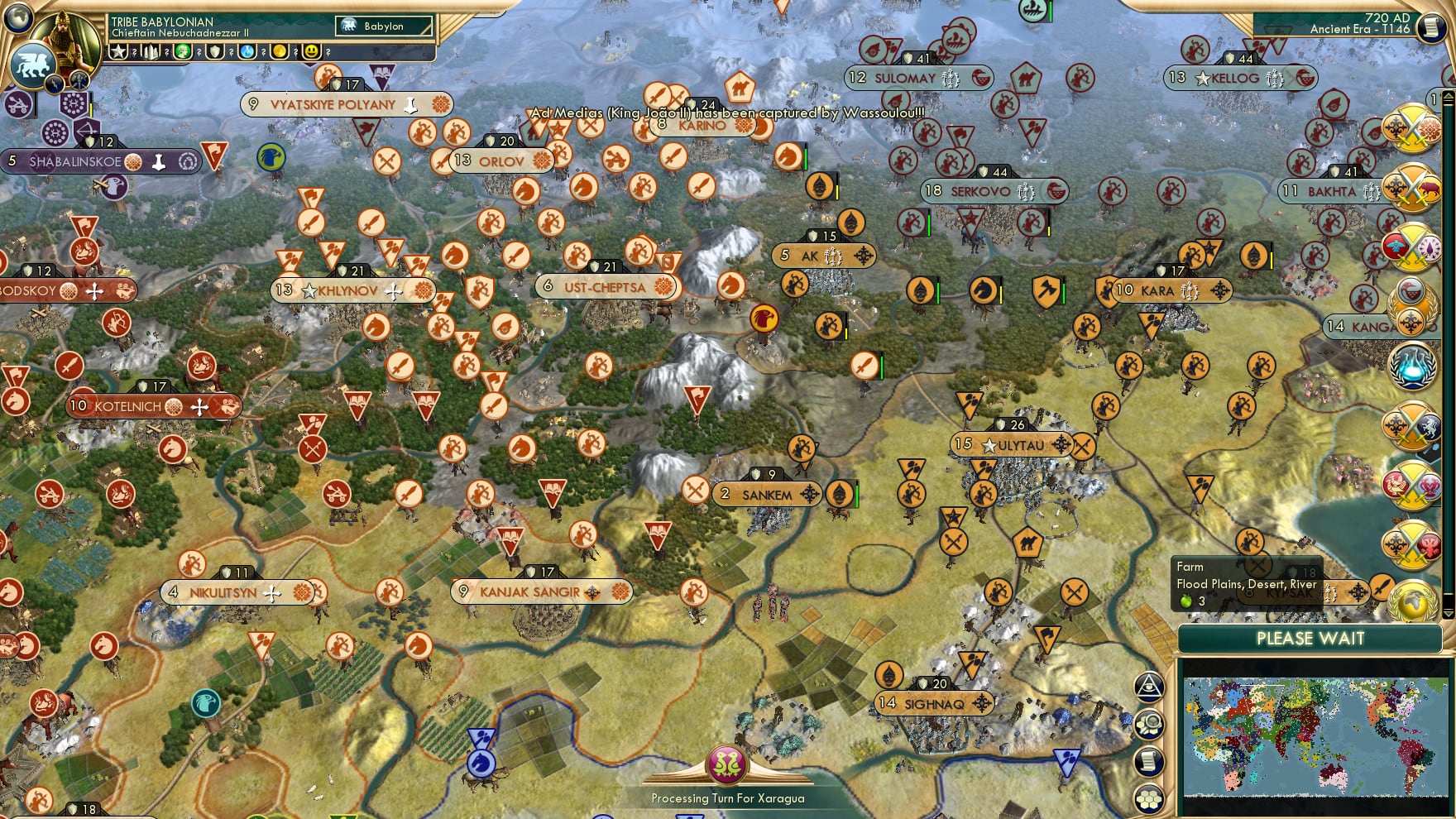
Task: Click the green great person face icon in top bar
Action: point(184,51)
